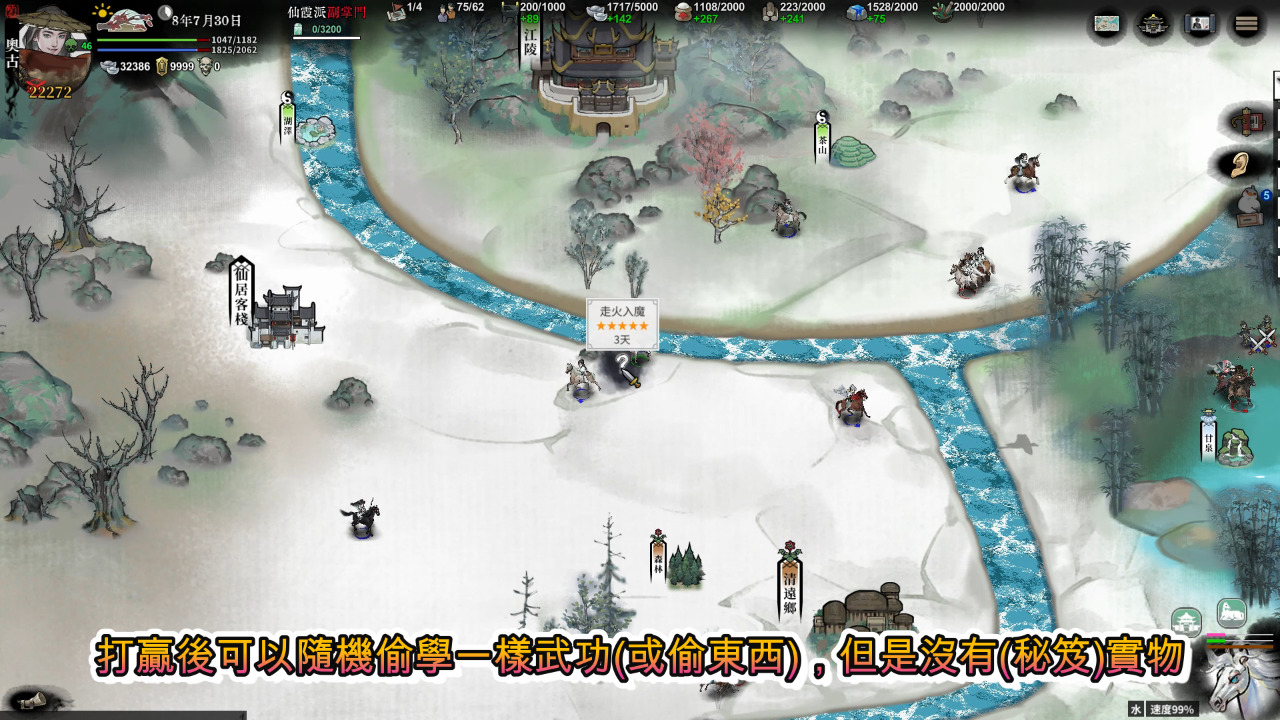
Task: Click the crossed swords battle icon
Action: (1258, 338)
